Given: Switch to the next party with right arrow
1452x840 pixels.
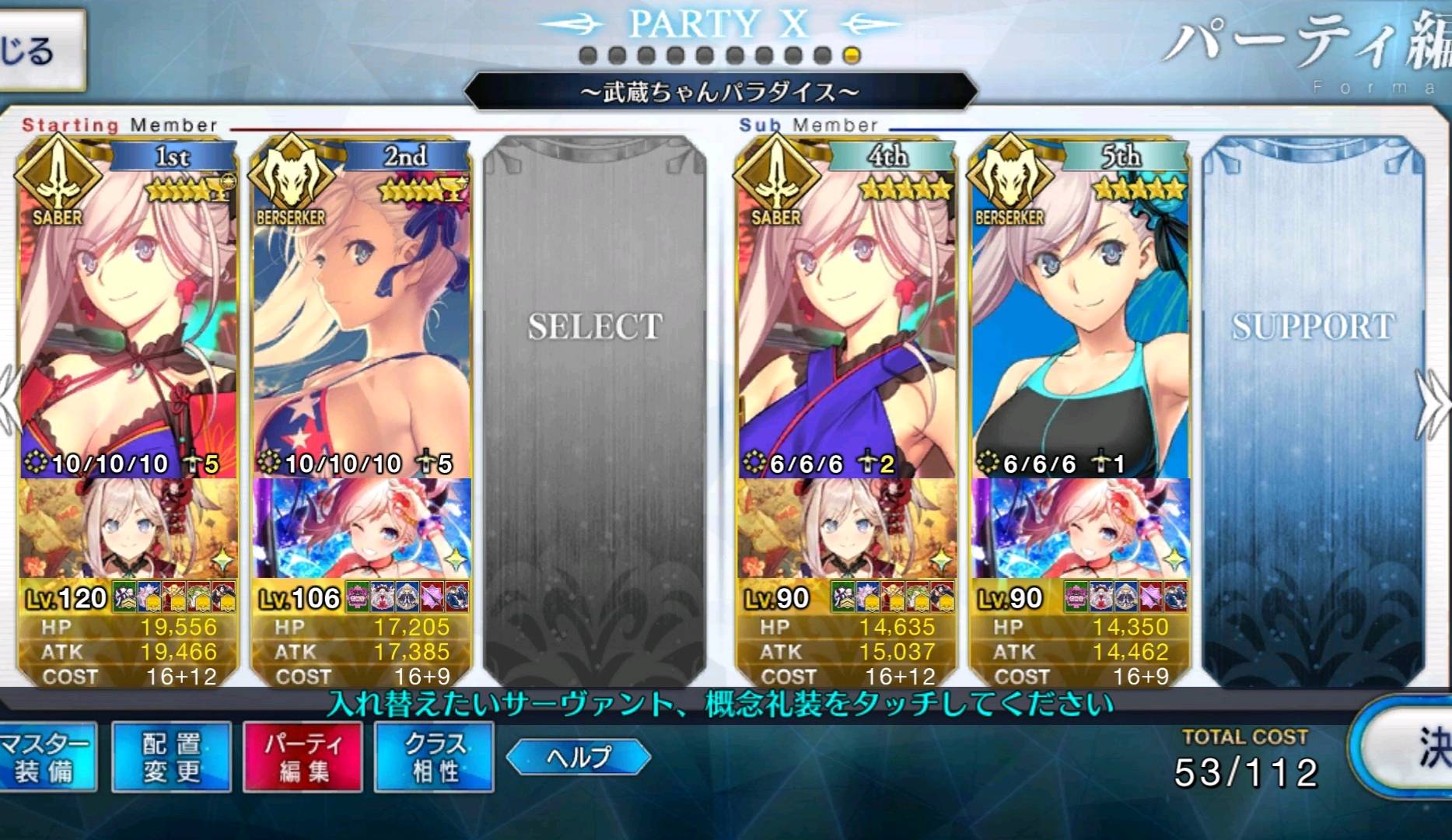Looking at the screenshot, I should pyautogui.click(x=1433, y=404).
